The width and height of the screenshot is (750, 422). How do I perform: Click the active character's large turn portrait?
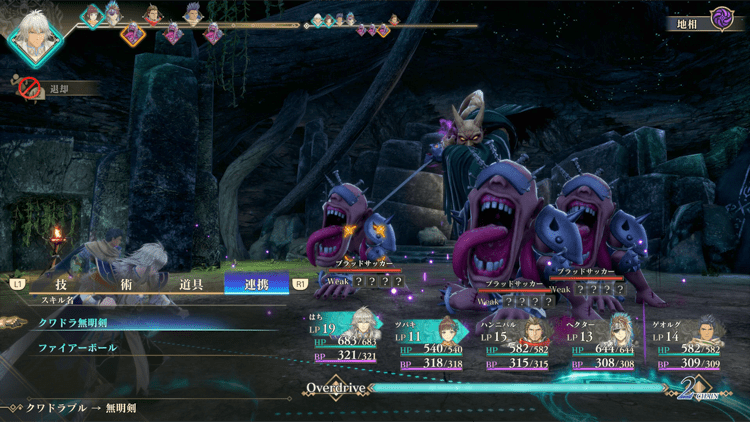tap(36, 36)
